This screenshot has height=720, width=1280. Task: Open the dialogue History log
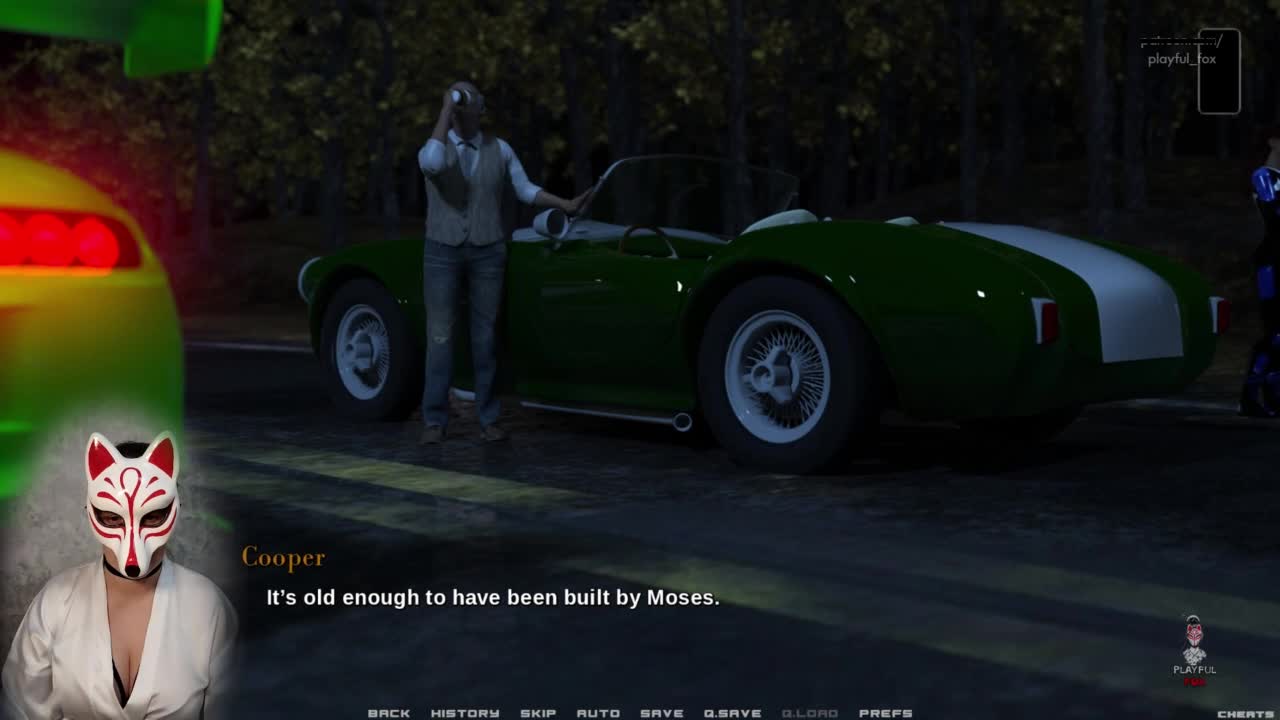(x=465, y=713)
